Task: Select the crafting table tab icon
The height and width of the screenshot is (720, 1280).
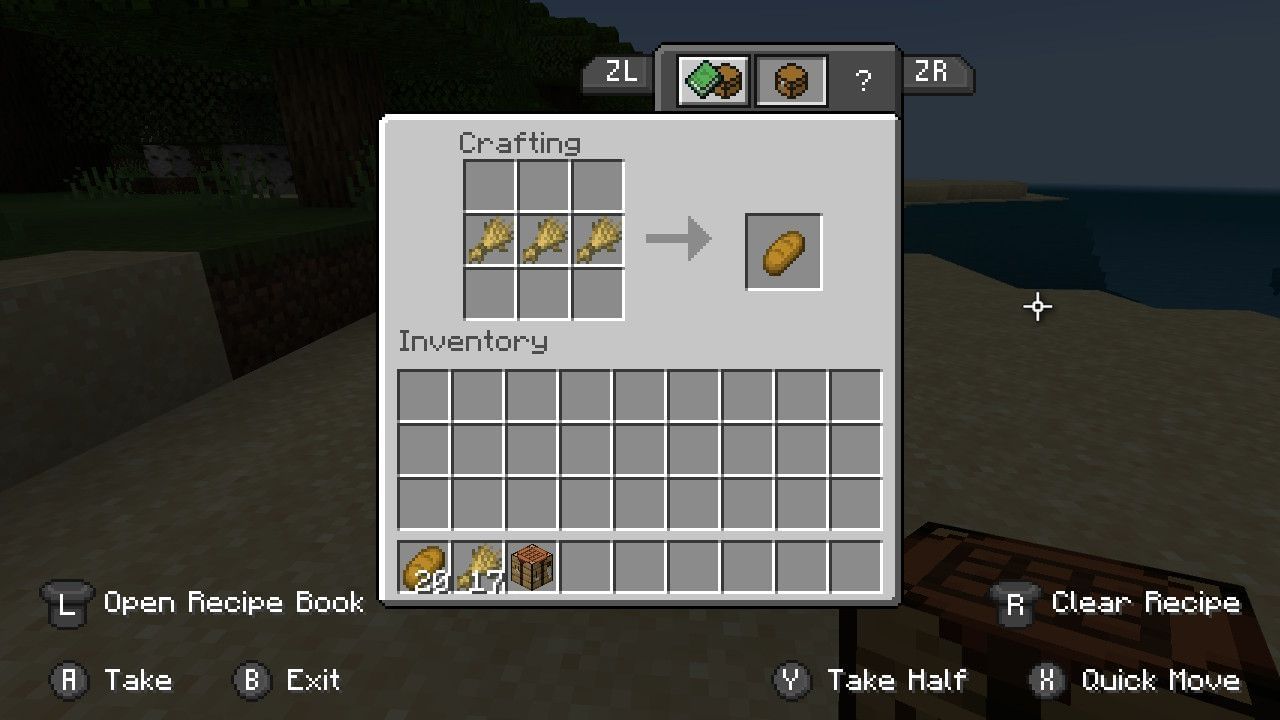Action: coord(789,81)
